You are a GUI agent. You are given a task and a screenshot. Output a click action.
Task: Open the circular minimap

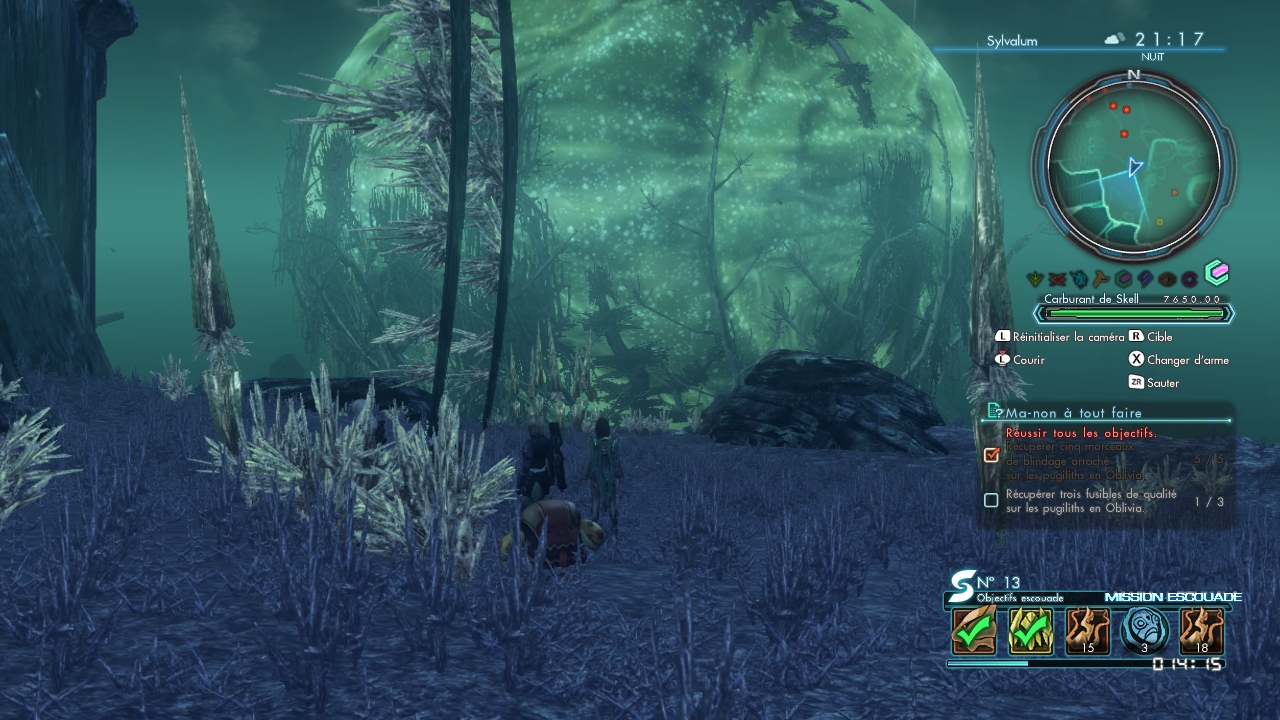[1133, 165]
